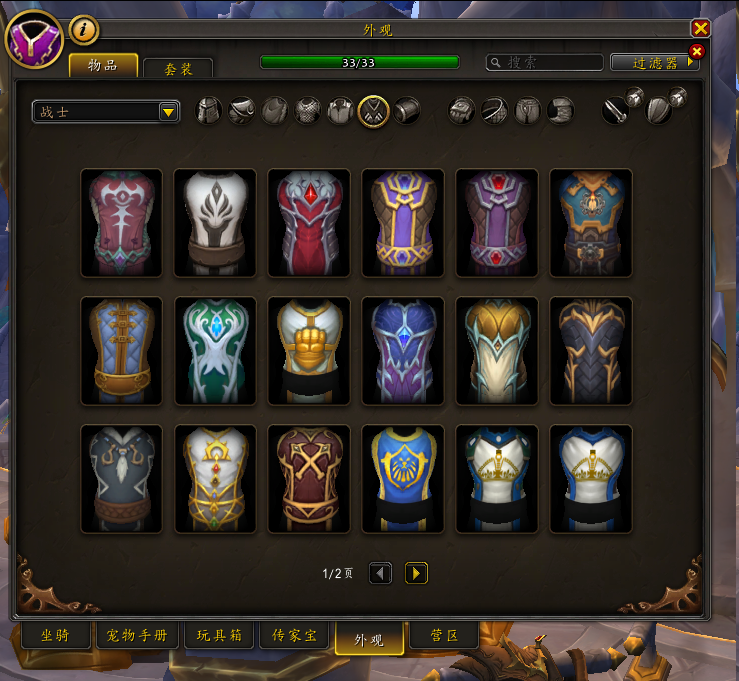Go to the previous appearance page
Viewport: 739px width, 681px height.
tap(380, 573)
